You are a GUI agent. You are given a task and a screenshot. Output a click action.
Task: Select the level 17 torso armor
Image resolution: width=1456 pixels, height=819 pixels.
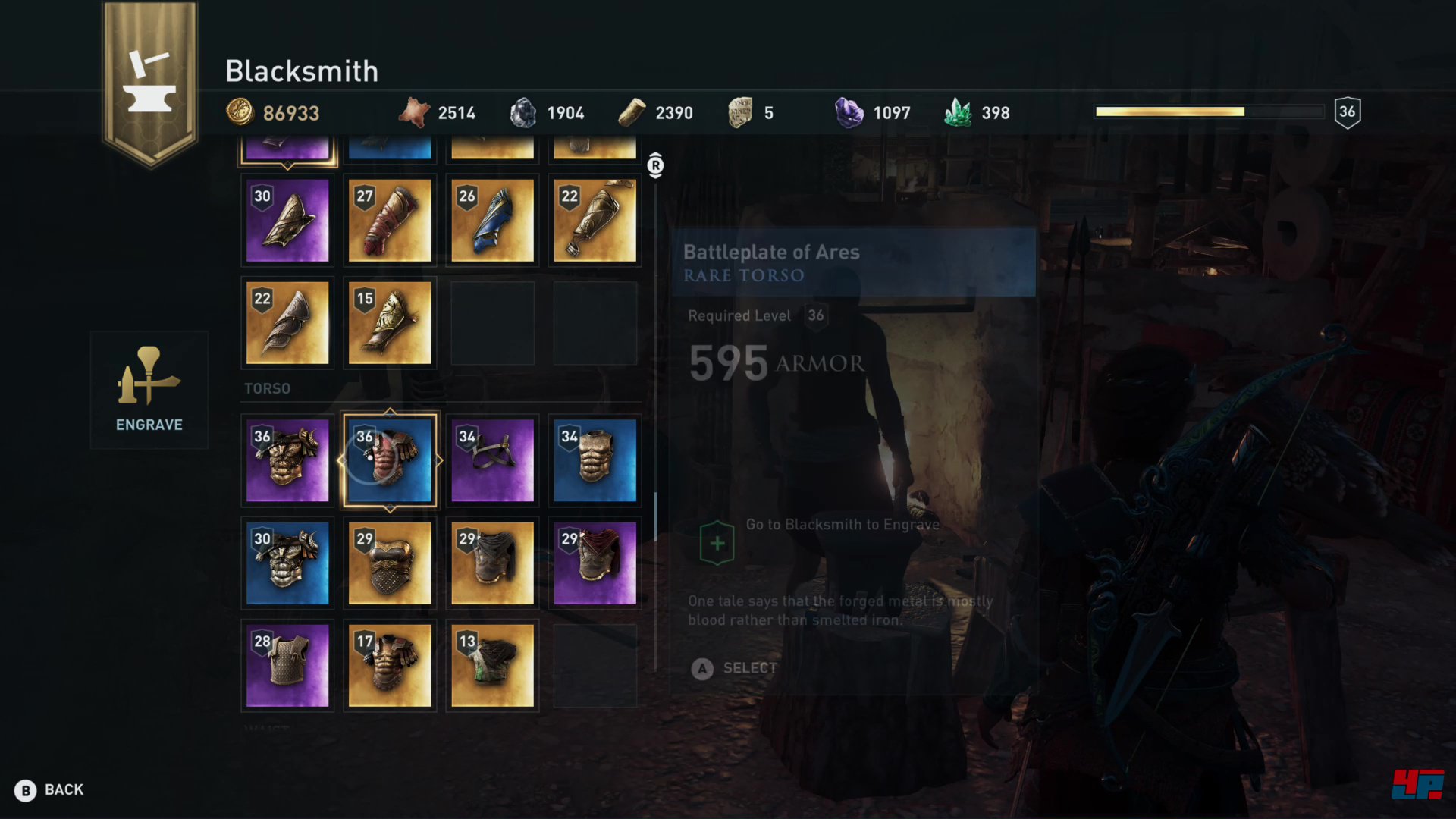pos(390,666)
